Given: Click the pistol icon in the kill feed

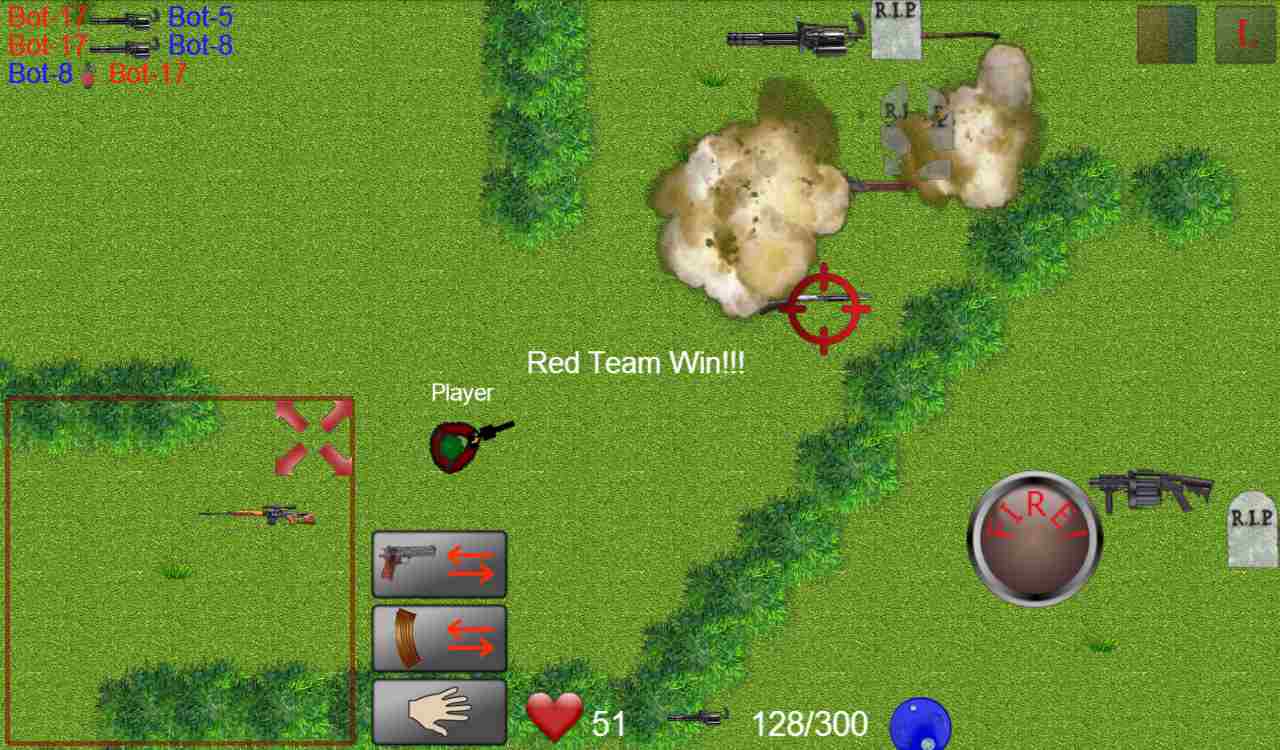Looking at the screenshot, I should (89, 73).
